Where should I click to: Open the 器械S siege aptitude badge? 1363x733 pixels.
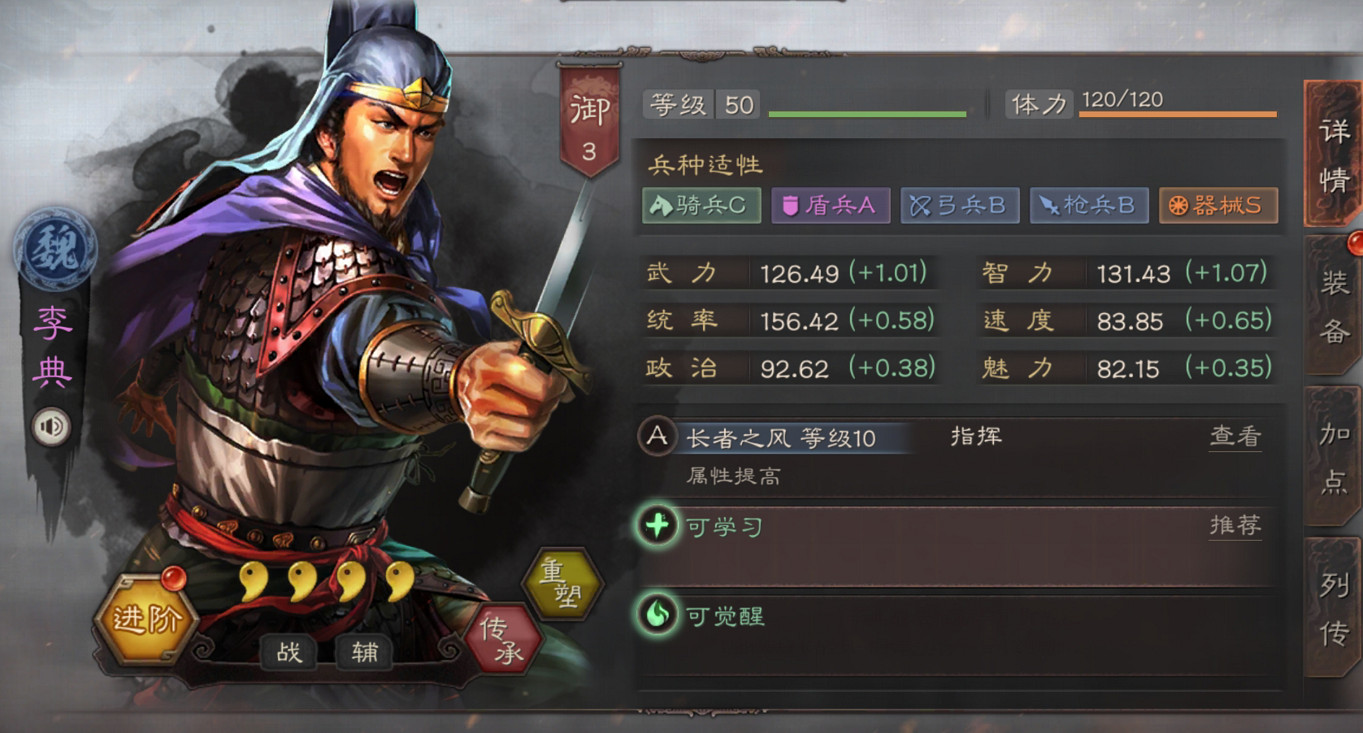[1217, 205]
